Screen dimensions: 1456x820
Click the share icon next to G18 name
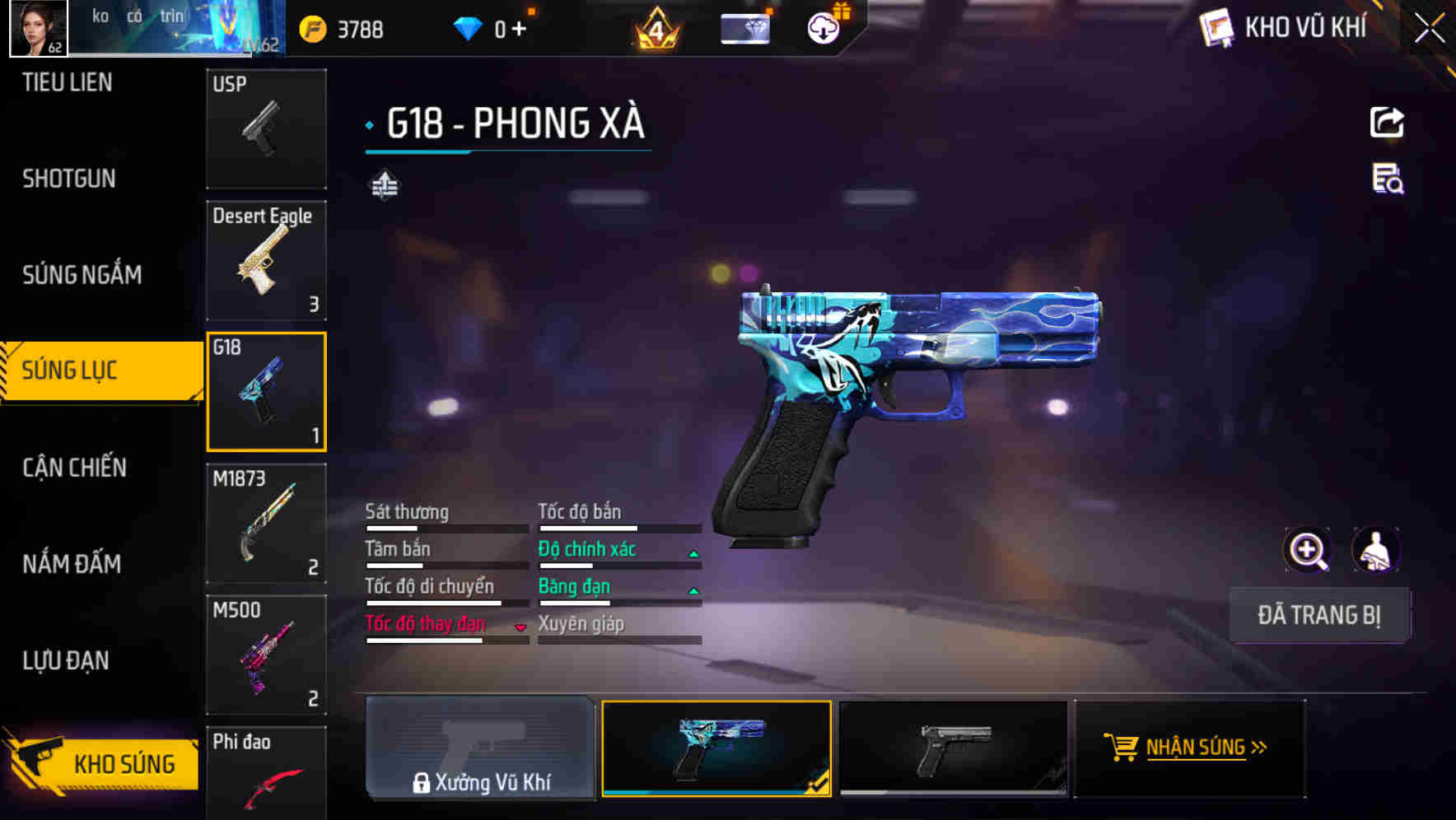point(1388,122)
